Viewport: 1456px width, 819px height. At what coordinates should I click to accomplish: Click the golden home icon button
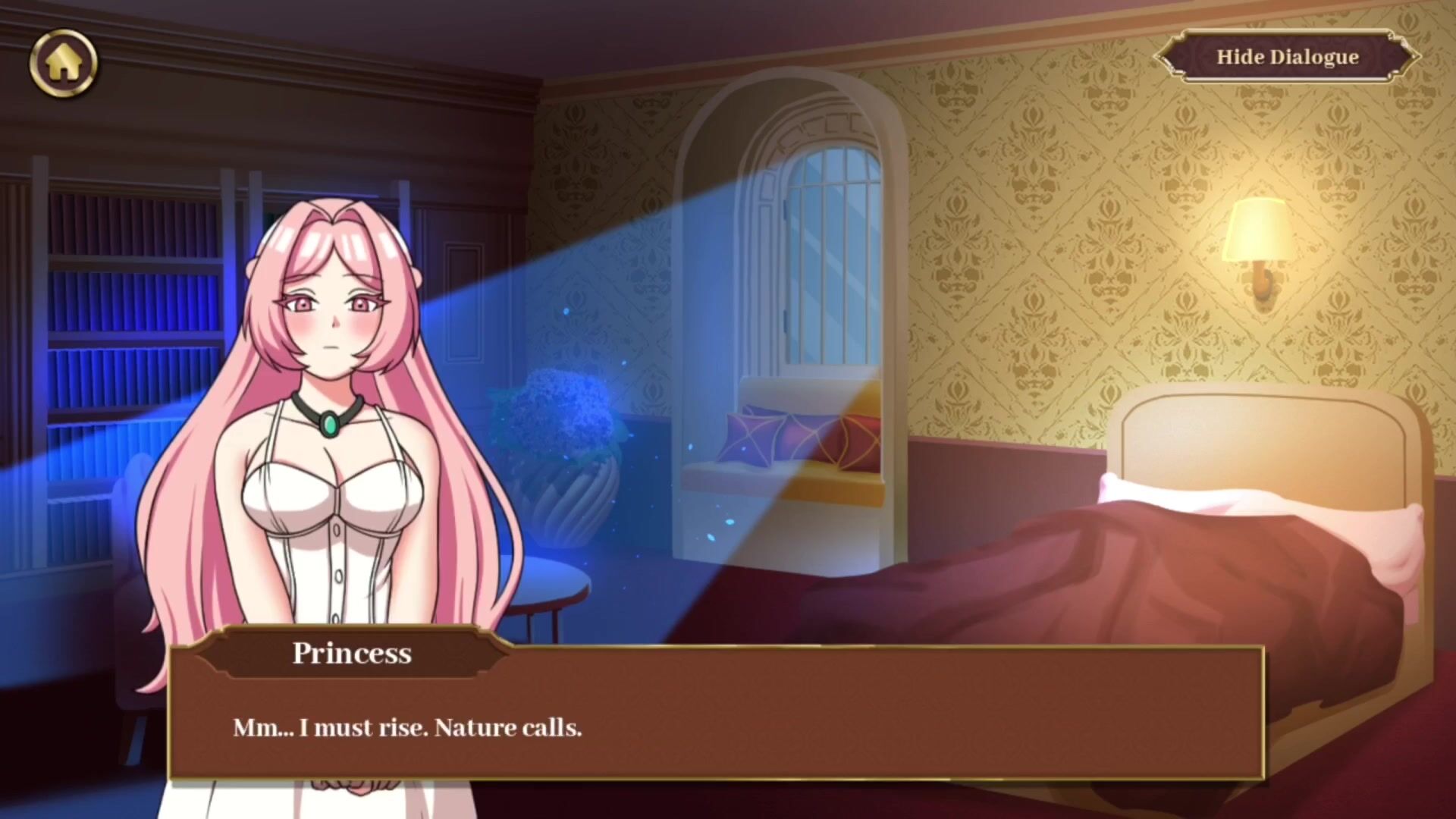[x=64, y=63]
